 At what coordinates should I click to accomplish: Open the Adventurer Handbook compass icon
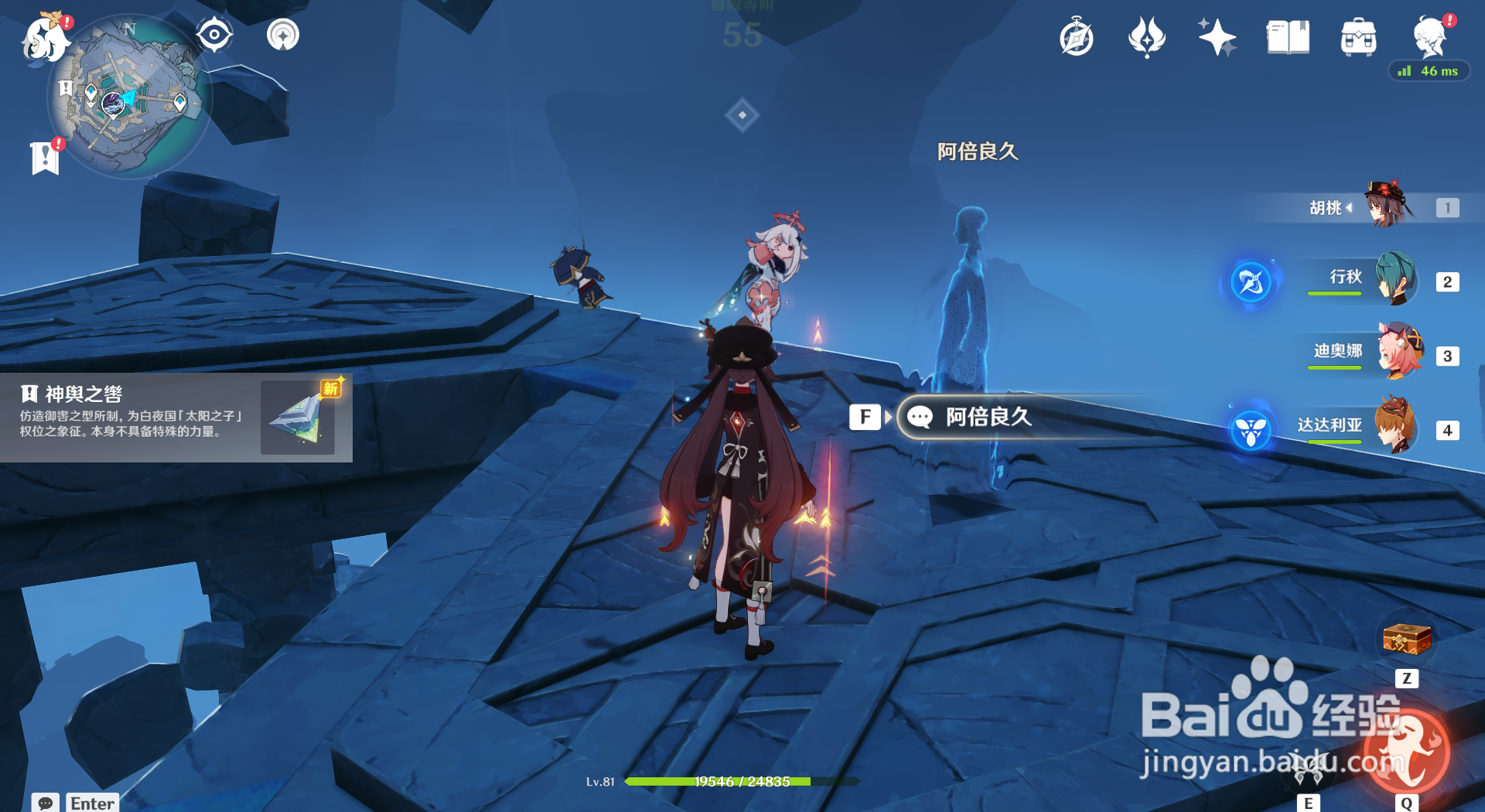(x=1077, y=36)
